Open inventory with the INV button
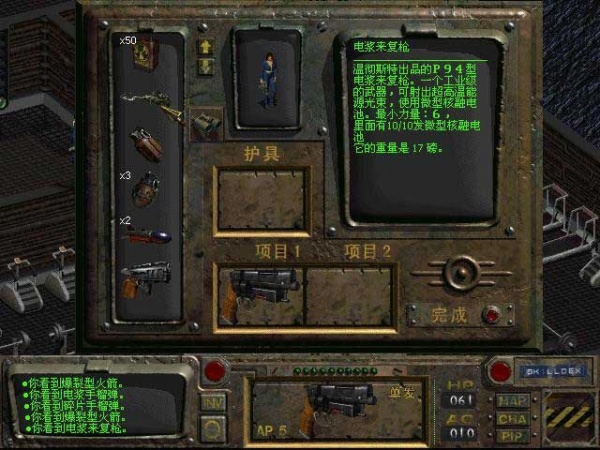Viewport: 600px width, 450px height. (x=213, y=400)
